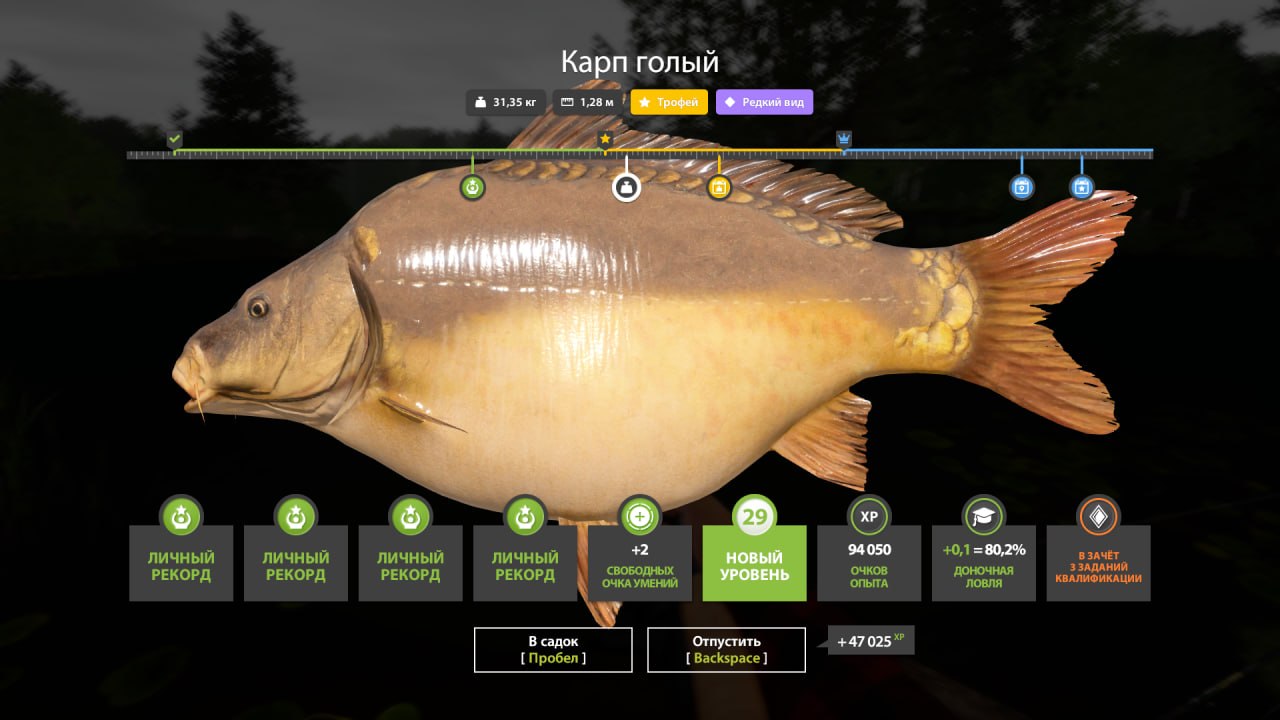Click the green record marker under the scale
The width and height of the screenshot is (1280, 720).
pyautogui.click(x=473, y=187)
